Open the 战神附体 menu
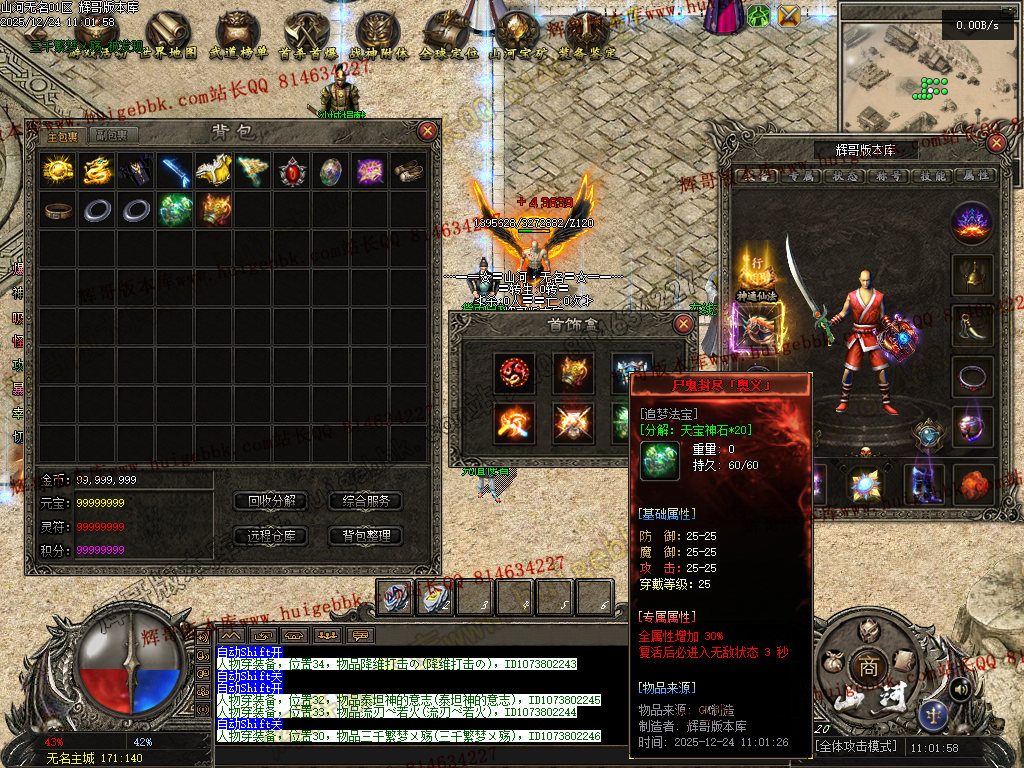Screen dimensions: 1024x768 377,40
